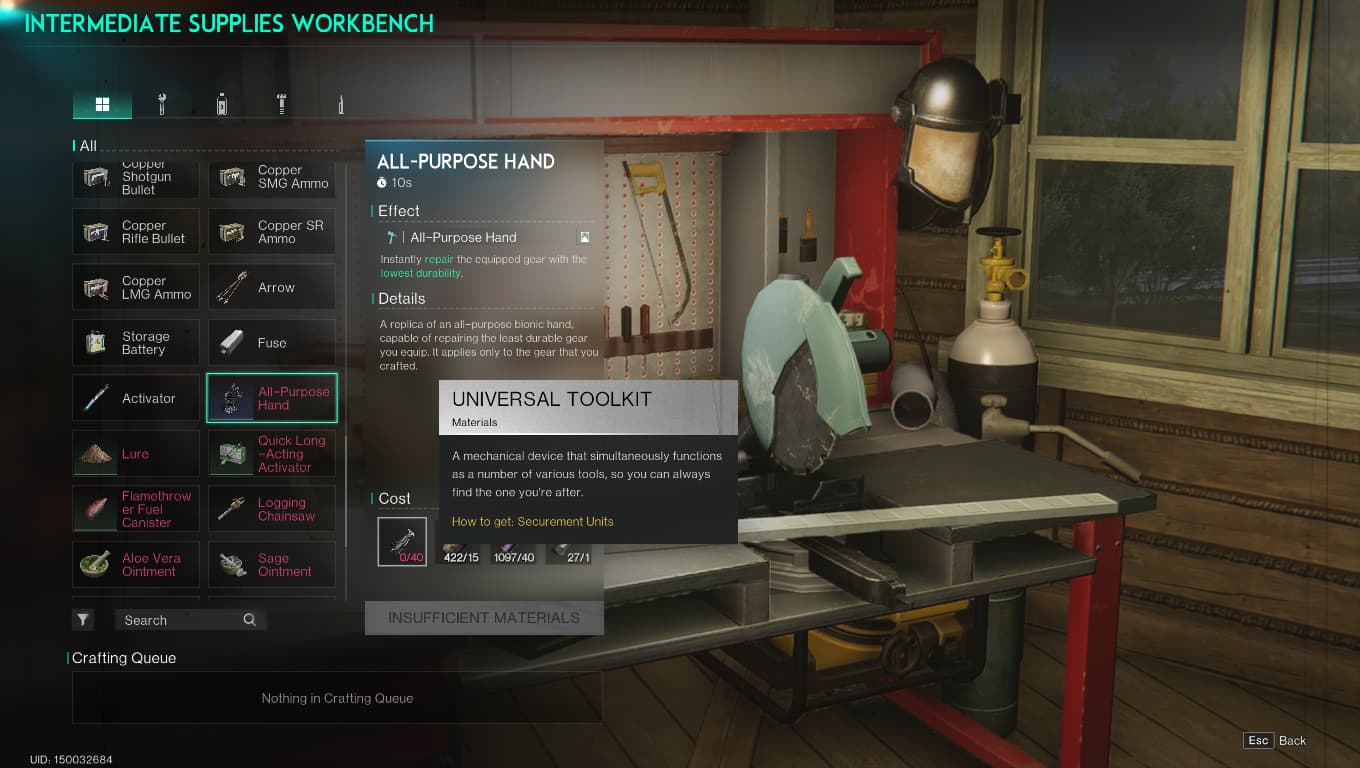Select the Lure recipe
This screenshot has width=1360, height=768.
coord(136,454)
